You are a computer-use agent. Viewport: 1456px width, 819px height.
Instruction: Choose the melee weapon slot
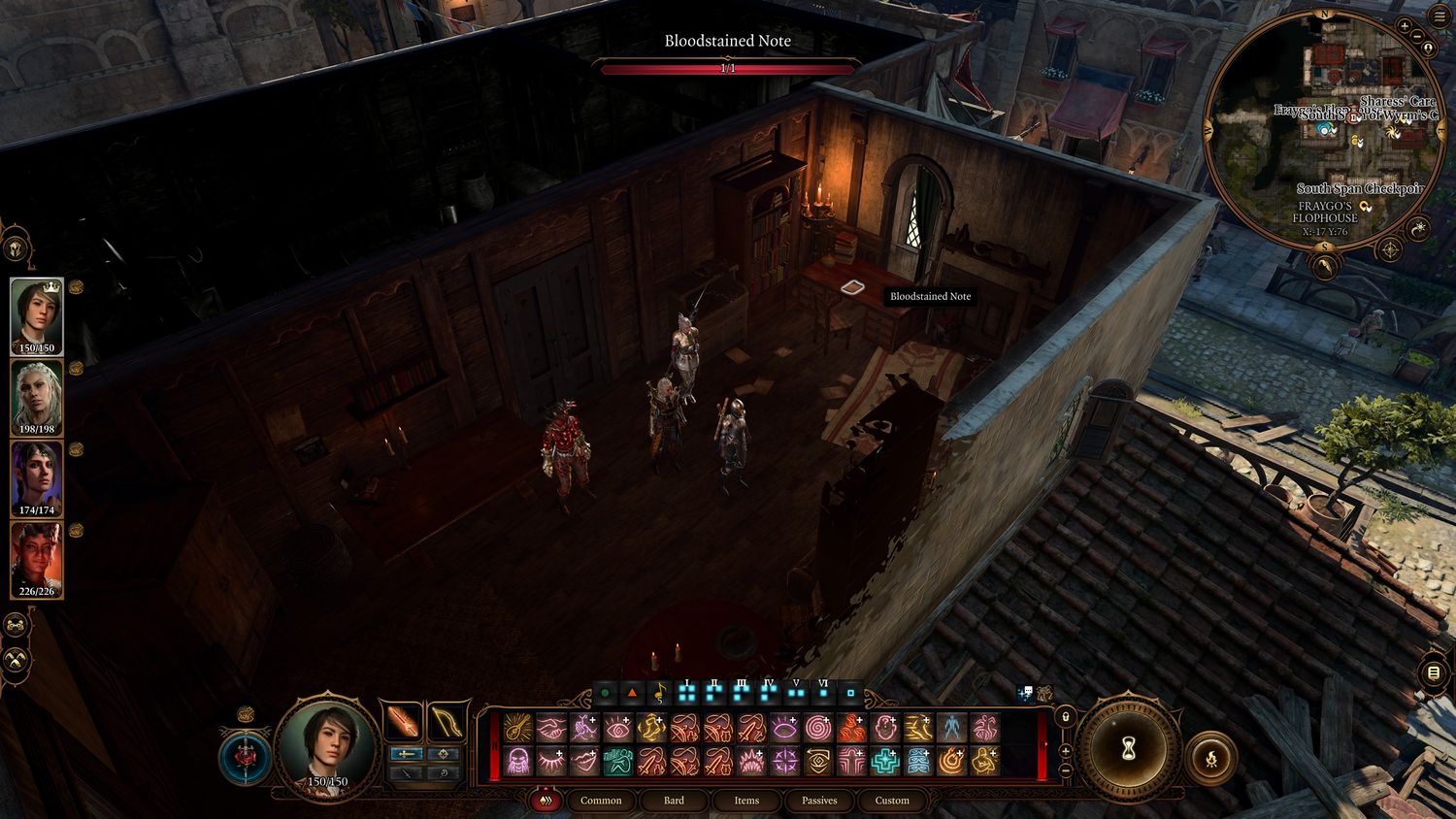tap(404, 722)
